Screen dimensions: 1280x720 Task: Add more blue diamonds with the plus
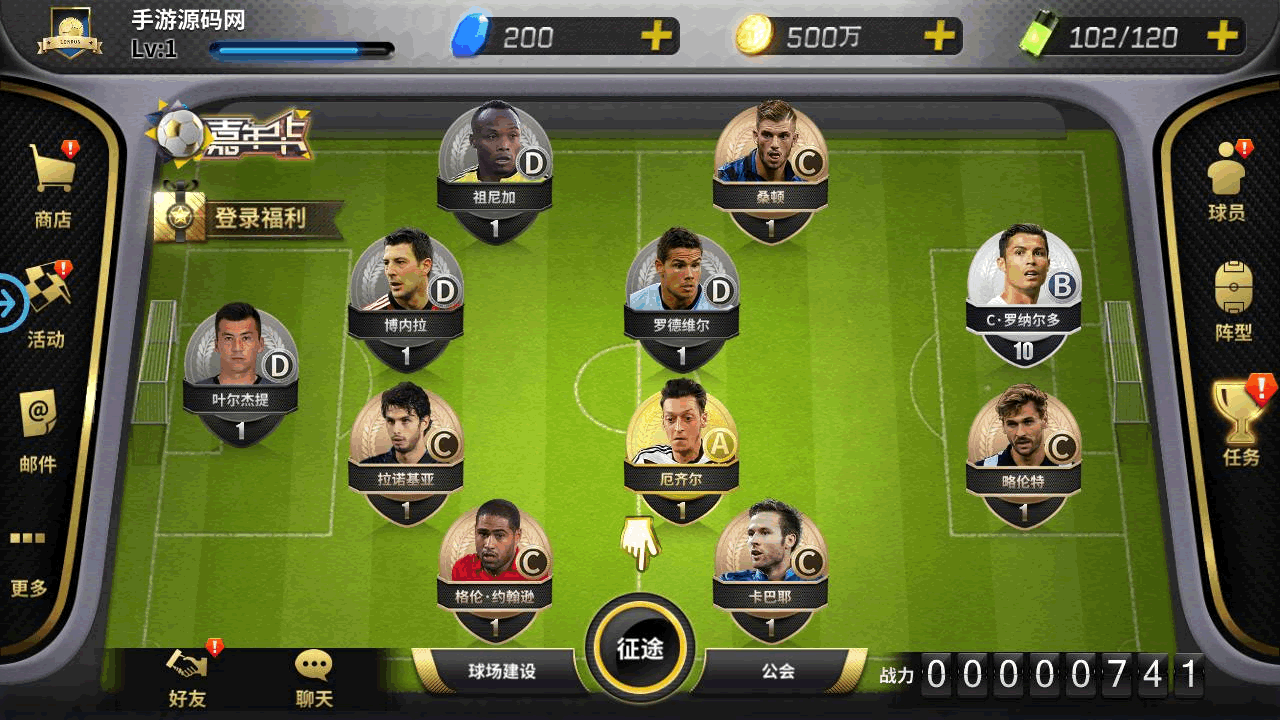[656, 37]
